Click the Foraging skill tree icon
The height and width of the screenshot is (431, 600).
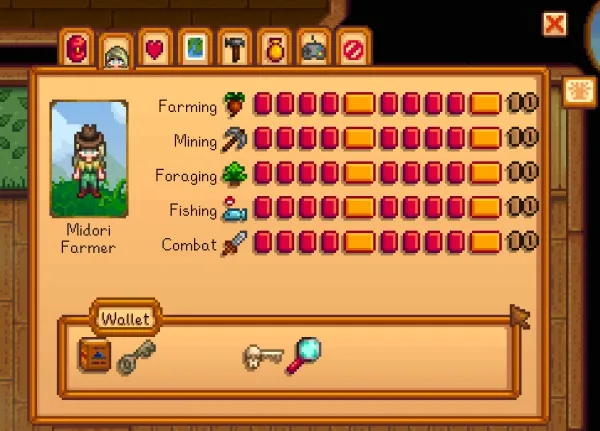coord(234,174)
